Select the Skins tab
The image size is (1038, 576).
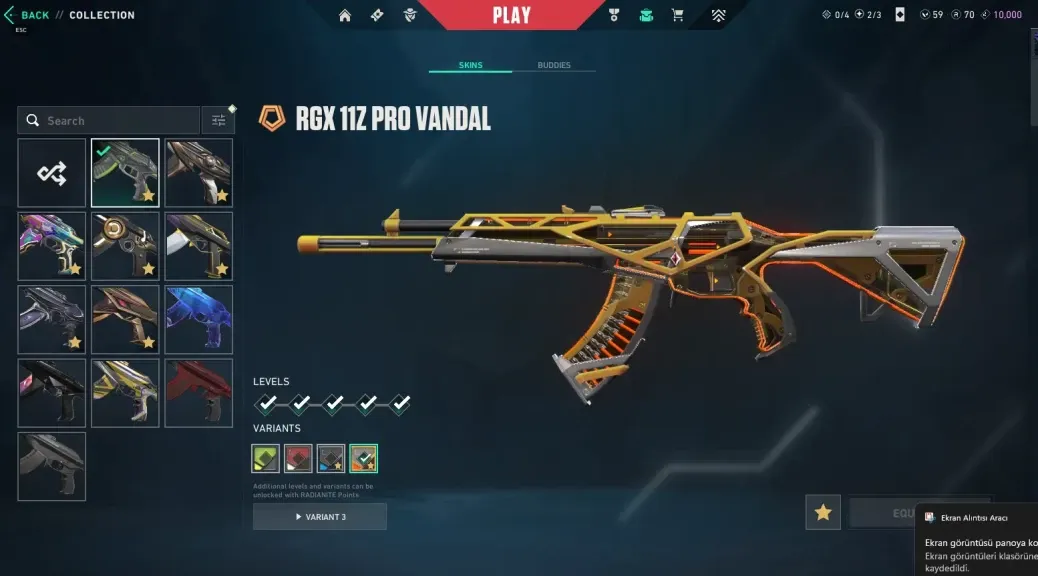[470, 66]
